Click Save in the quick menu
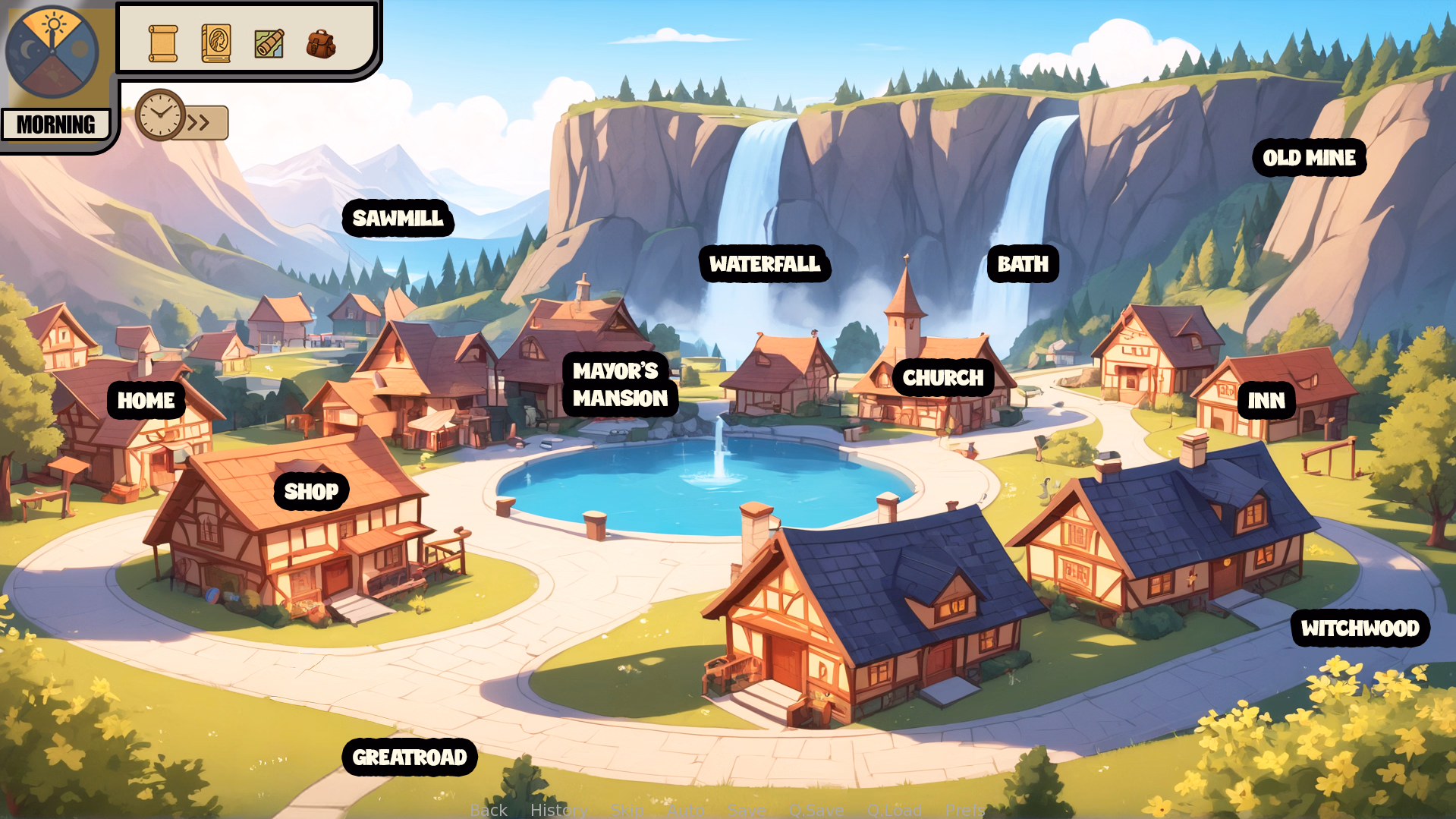 tap(746, 810)
